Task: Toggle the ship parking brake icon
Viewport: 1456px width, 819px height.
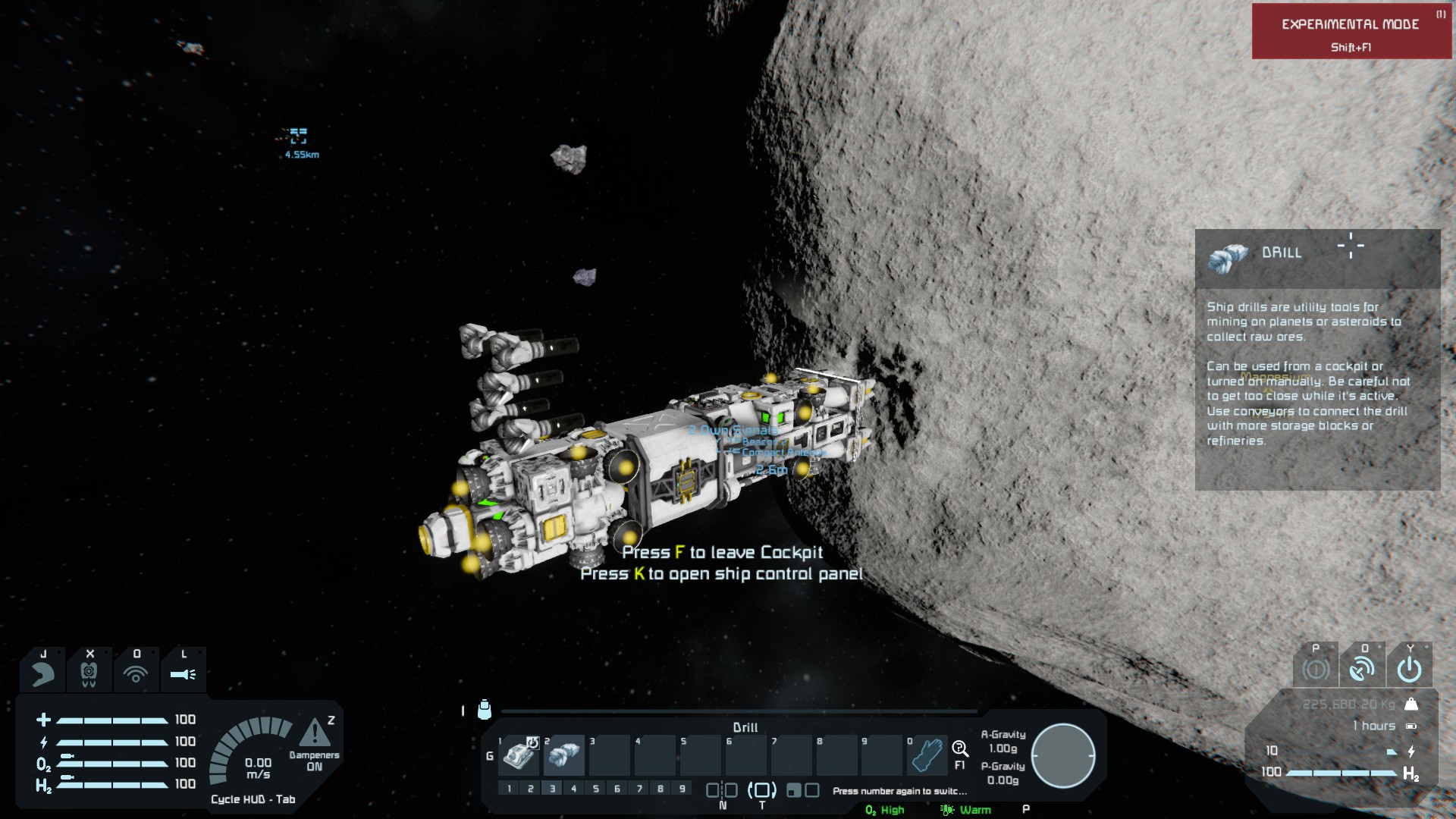Action: pos(1316,669)
